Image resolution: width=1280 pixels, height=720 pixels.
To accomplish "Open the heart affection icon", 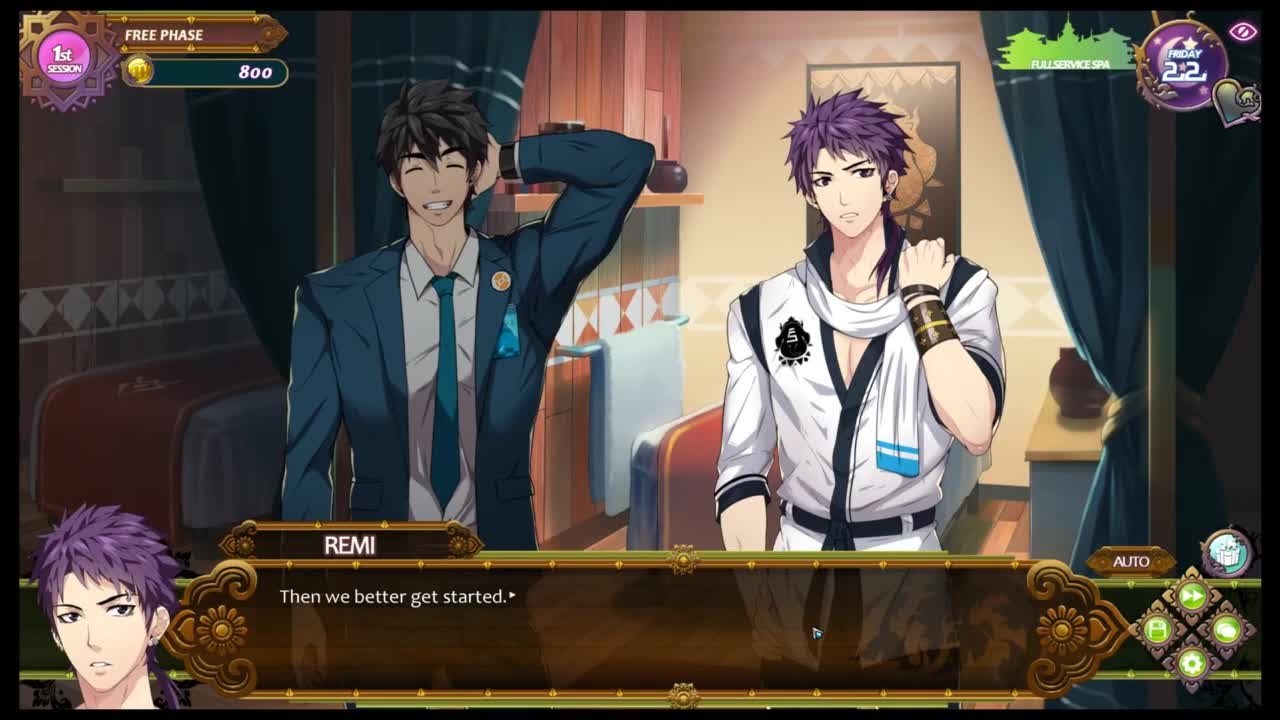I will coord(1236,100).
